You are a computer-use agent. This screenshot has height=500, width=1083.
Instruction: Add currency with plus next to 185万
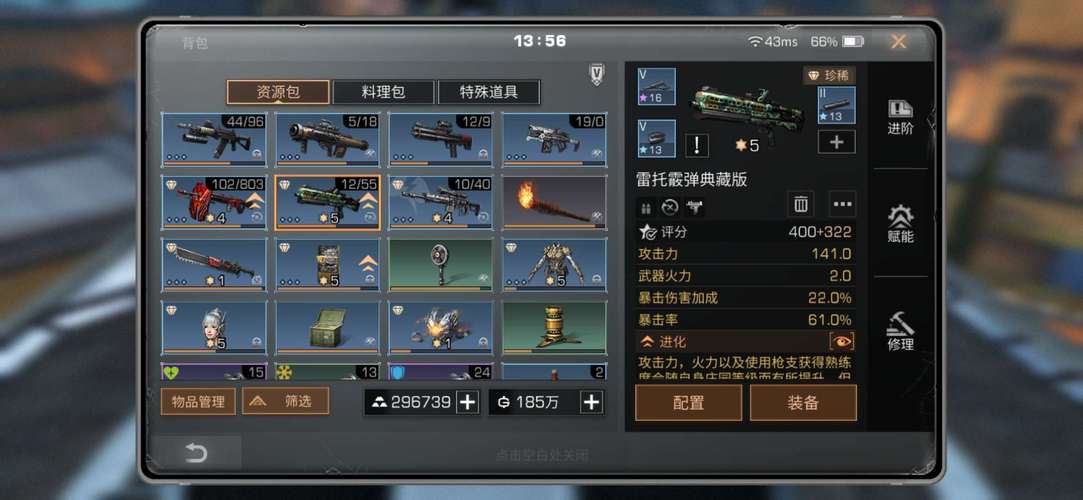click(592, 402)
